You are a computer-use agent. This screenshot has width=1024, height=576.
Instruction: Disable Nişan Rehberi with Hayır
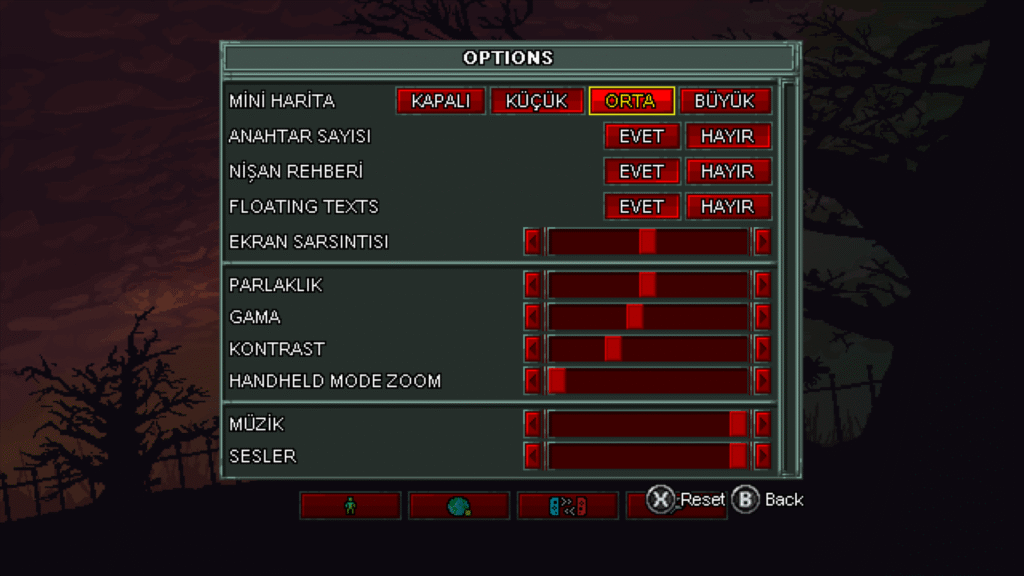[727, 171]
